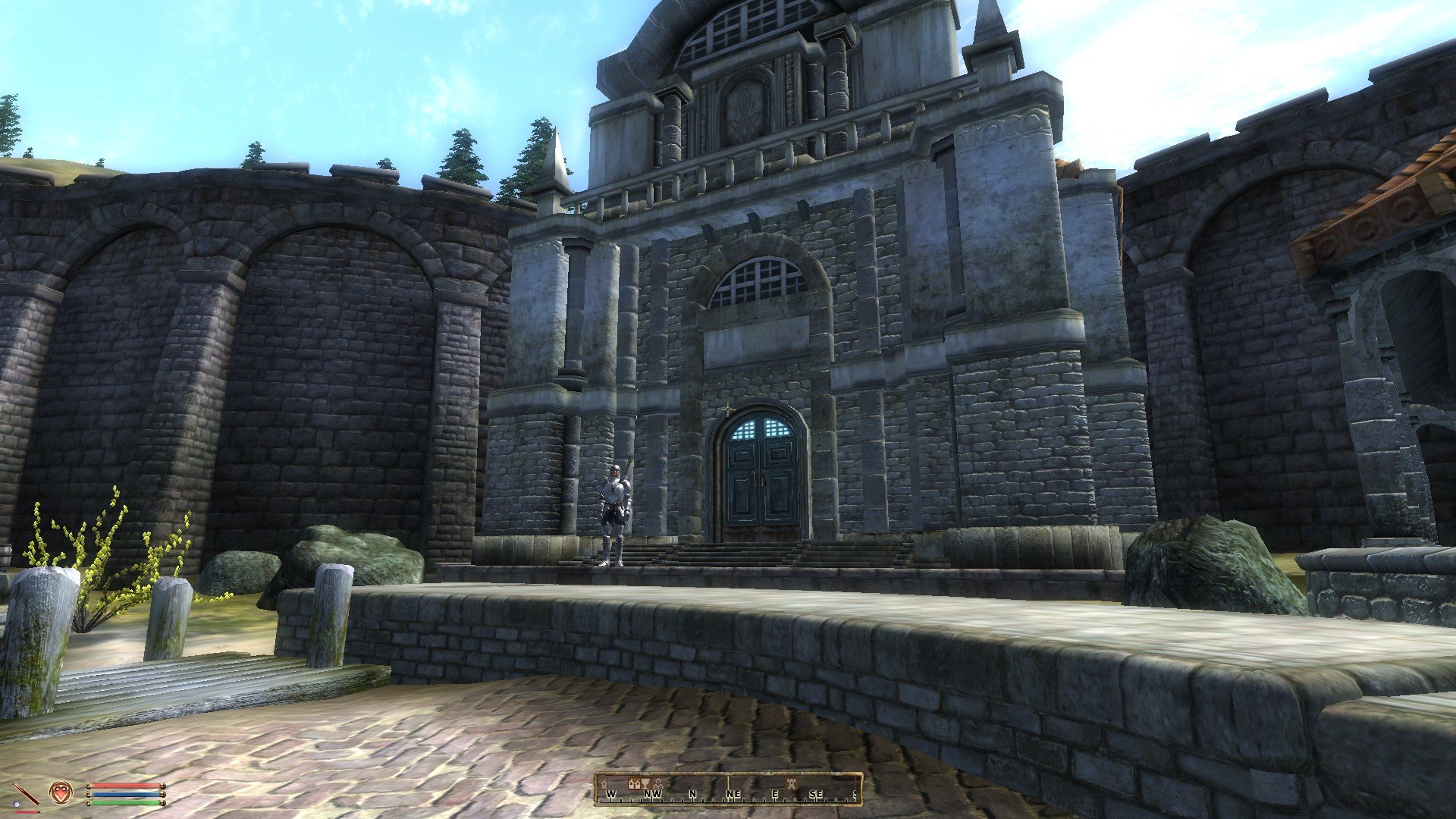Click the N heading on the compass

(693, 792)
